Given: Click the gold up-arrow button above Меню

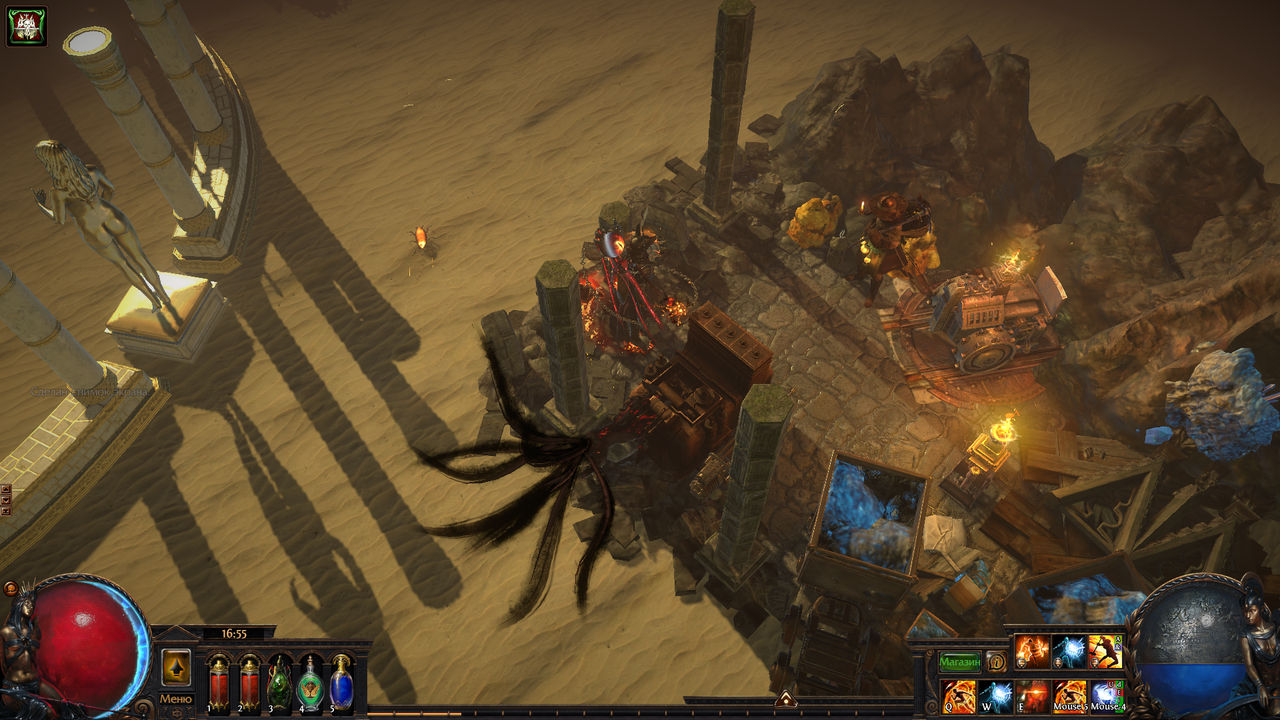Looking at the screenshot, I should click(176, 667).
